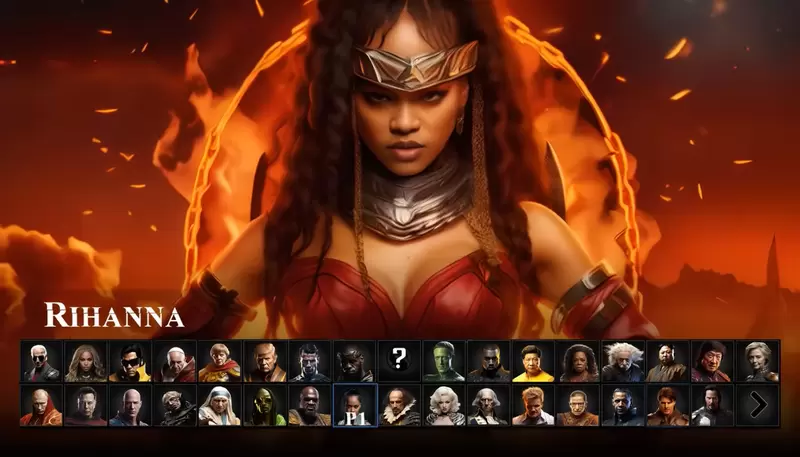
Task: Pick the fighter with wild white hair
Action: pyautogui.click(x=622, y=361)
